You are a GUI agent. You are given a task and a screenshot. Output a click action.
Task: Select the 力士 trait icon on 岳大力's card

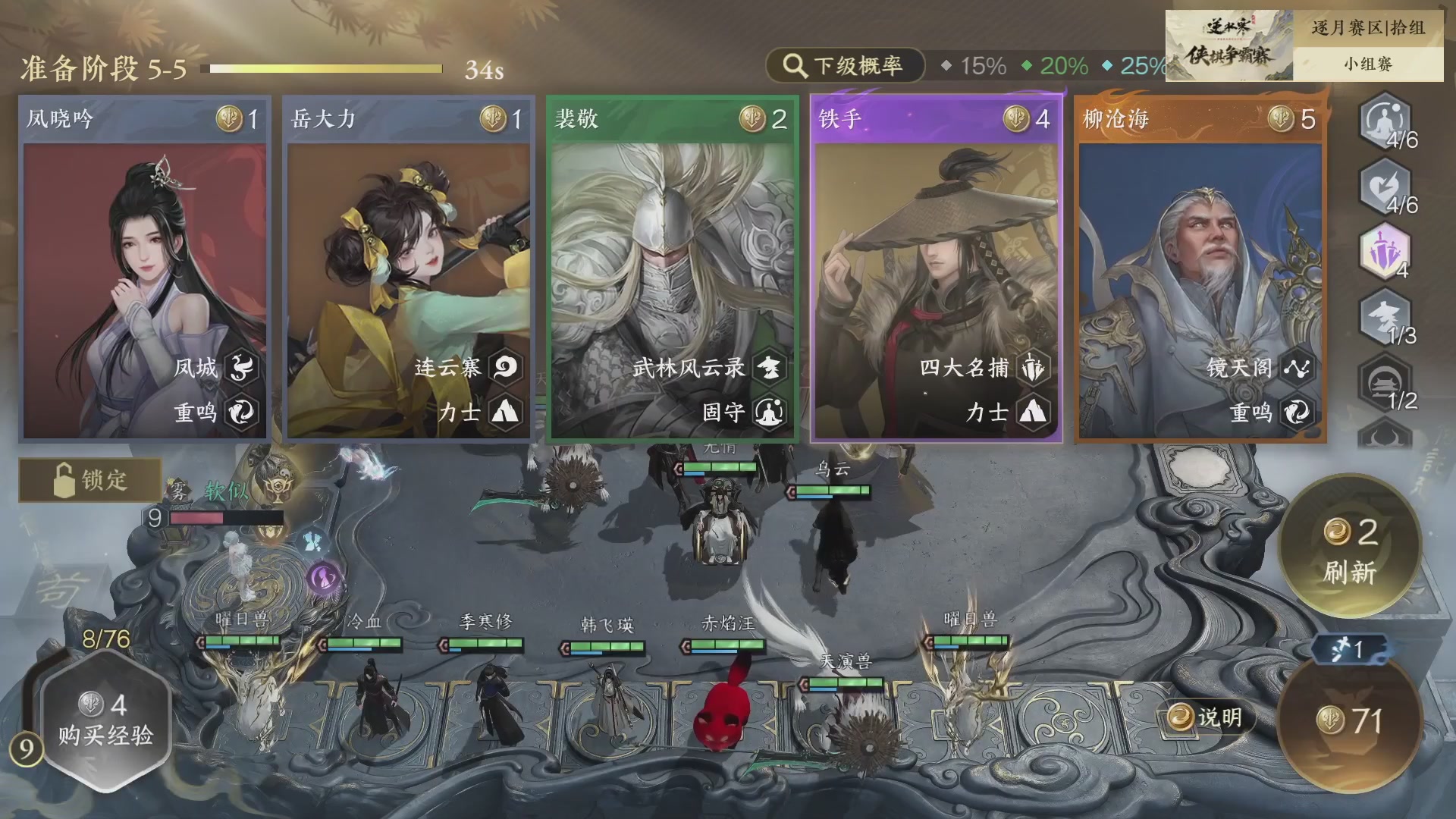507,413
